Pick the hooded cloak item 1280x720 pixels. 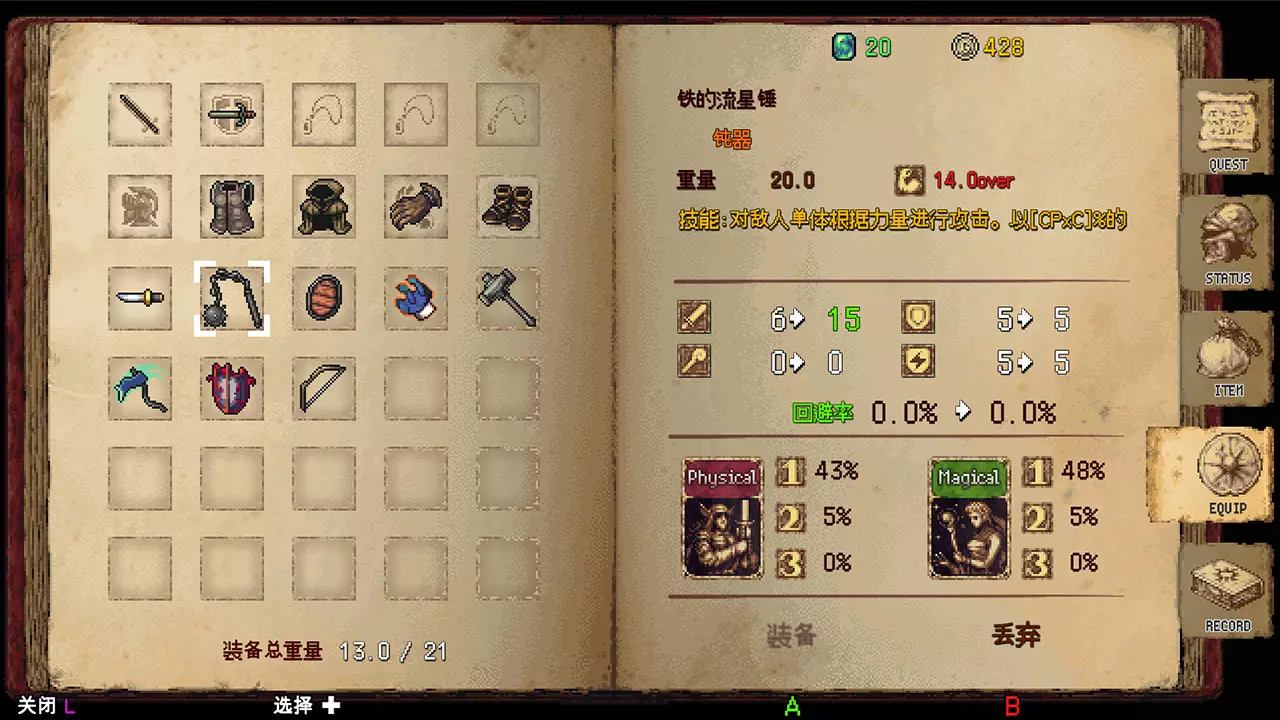pos(324,207)
